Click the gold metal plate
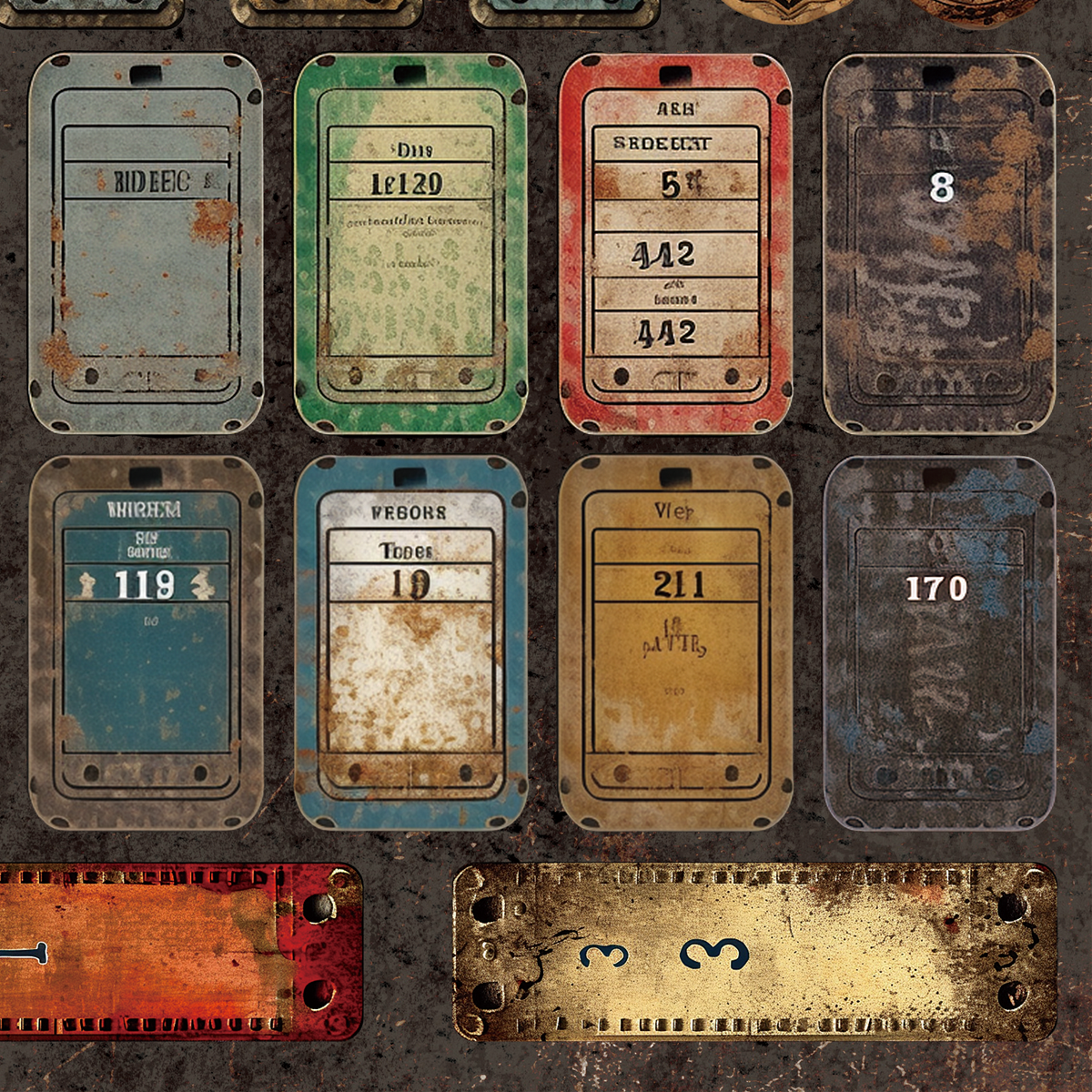 point(755,952)
